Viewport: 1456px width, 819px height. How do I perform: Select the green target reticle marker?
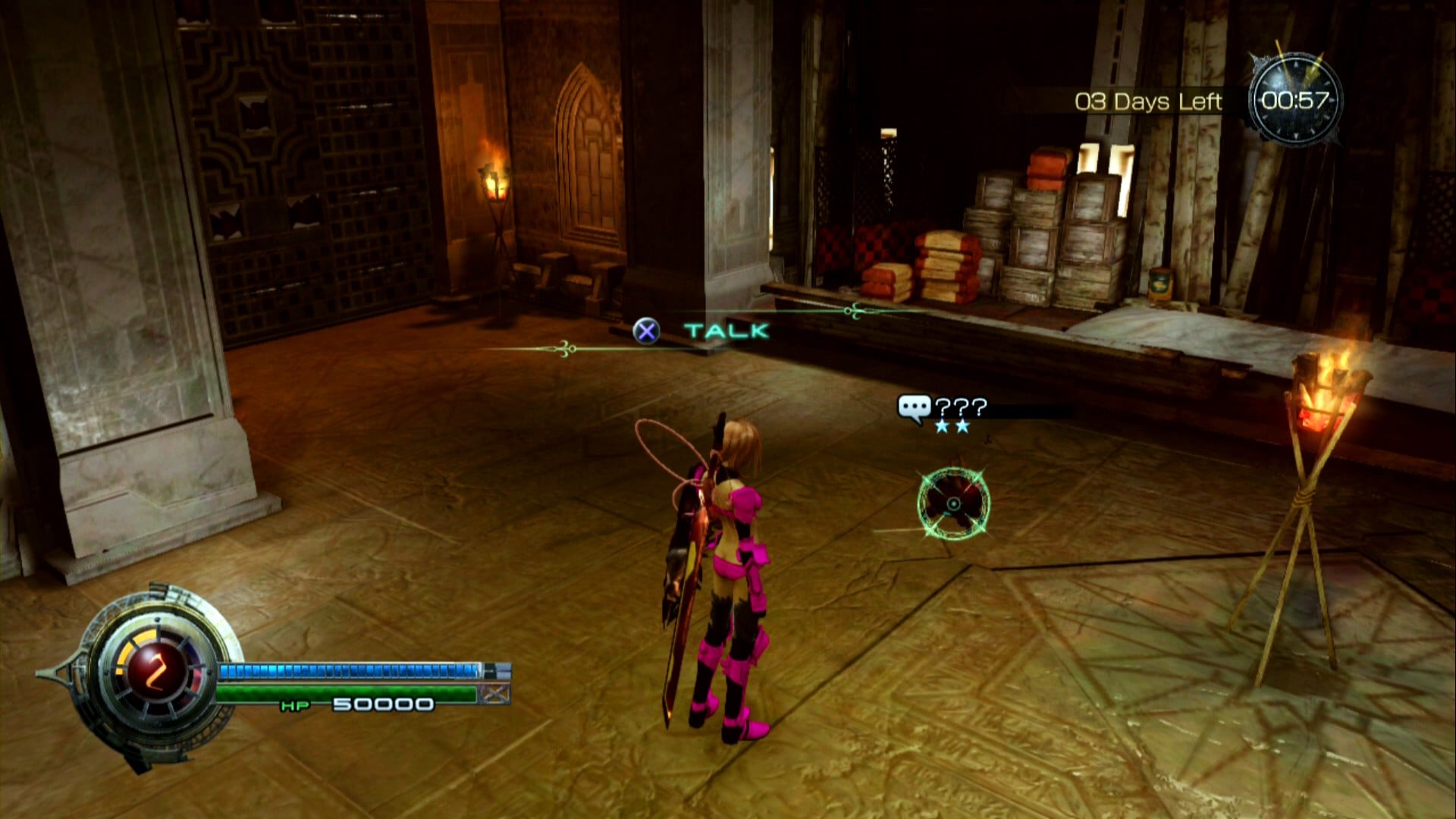click(953, 504)
